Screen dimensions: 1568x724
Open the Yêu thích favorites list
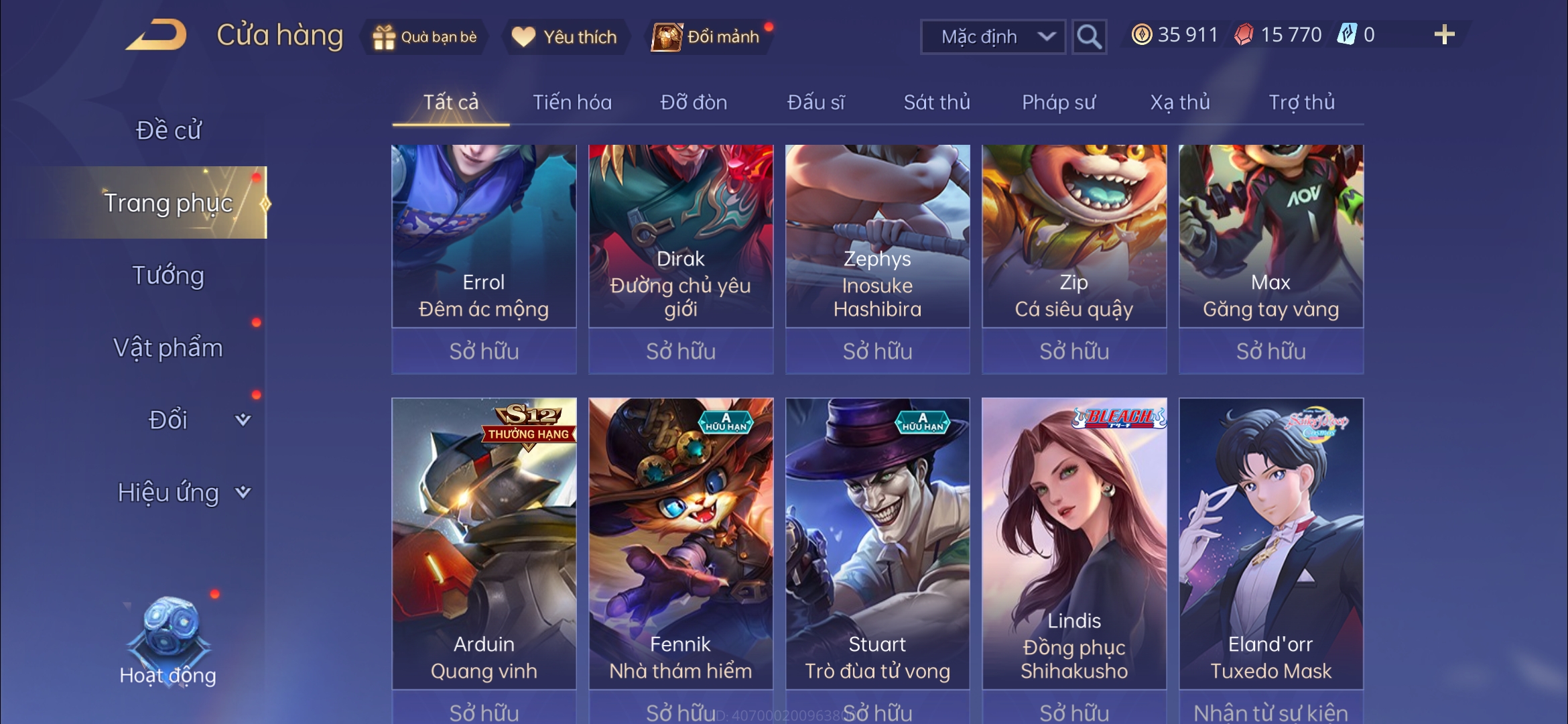(x=564, y=37)
